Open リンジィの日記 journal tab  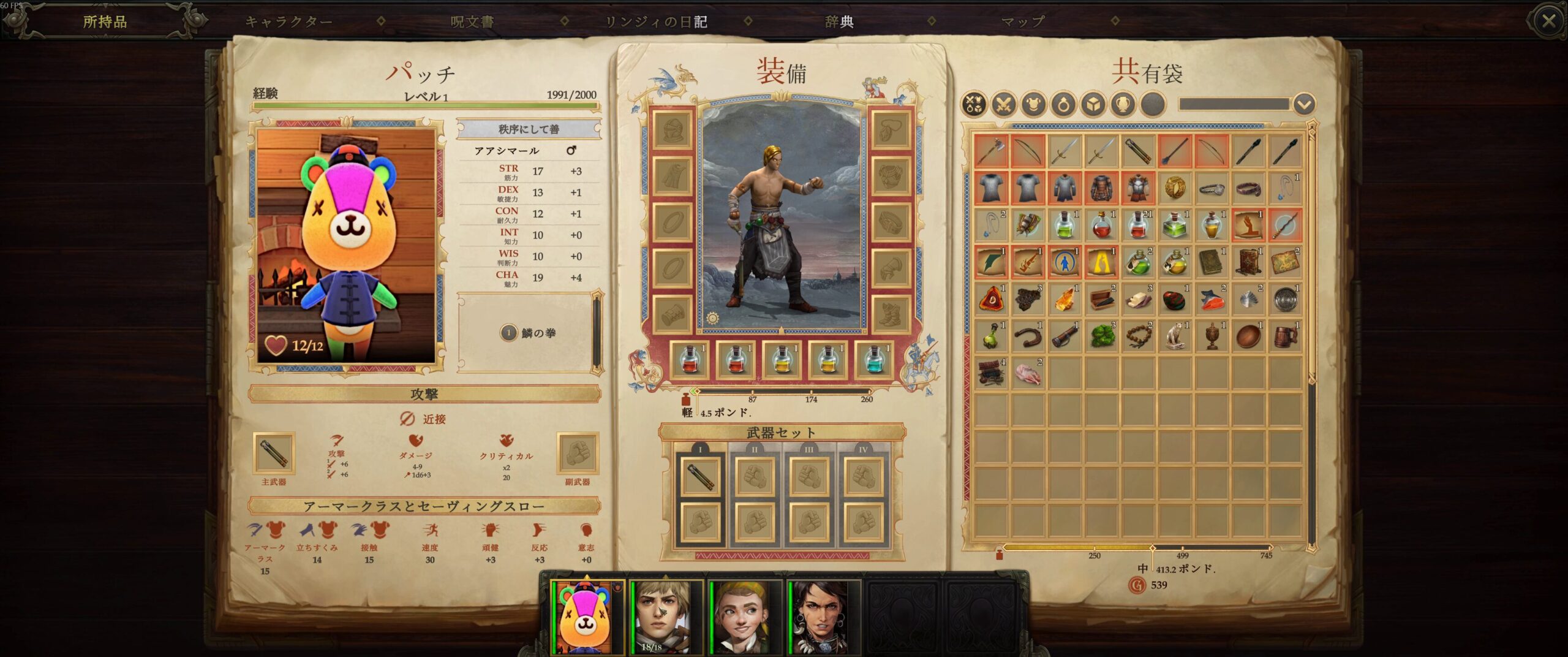[655, 22]
